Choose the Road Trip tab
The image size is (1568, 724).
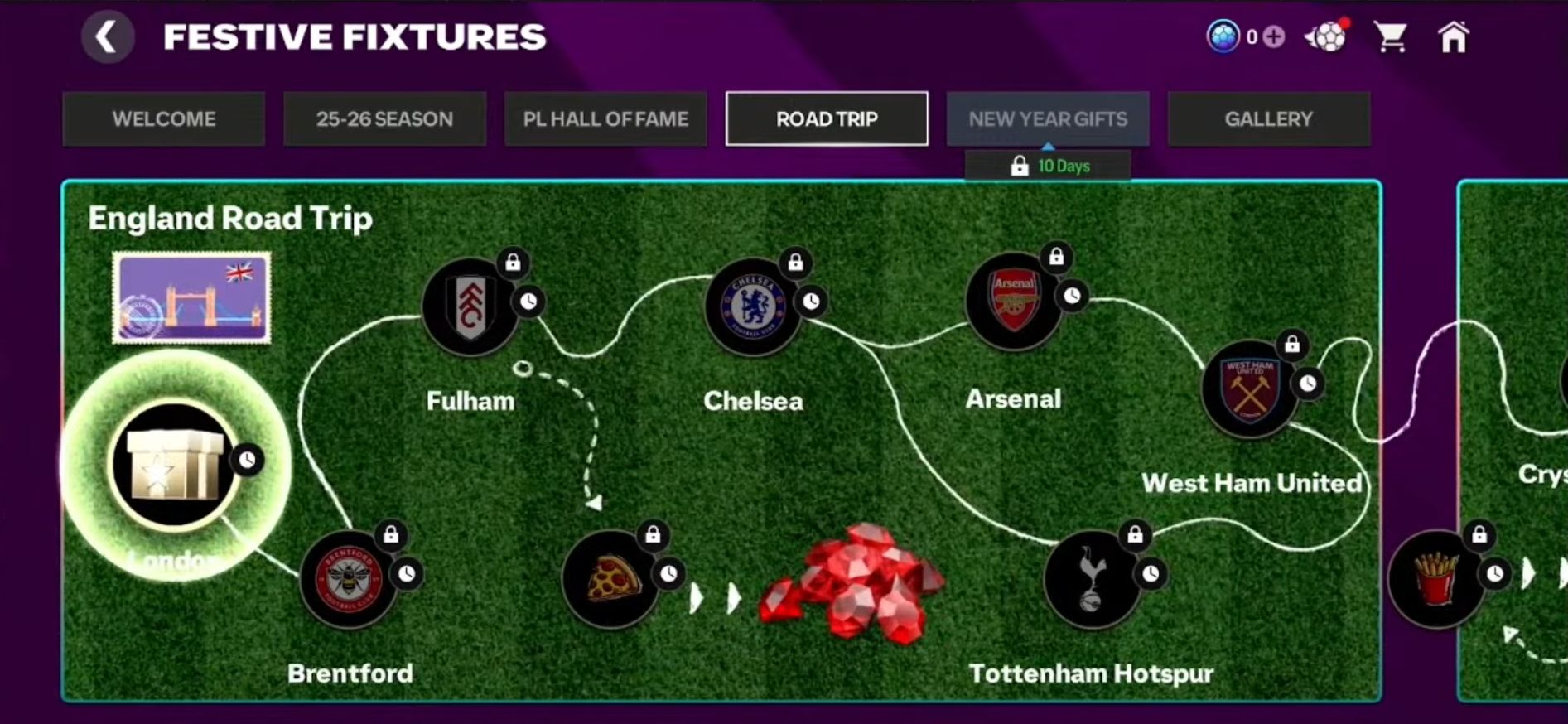click(x=827, y=119)
